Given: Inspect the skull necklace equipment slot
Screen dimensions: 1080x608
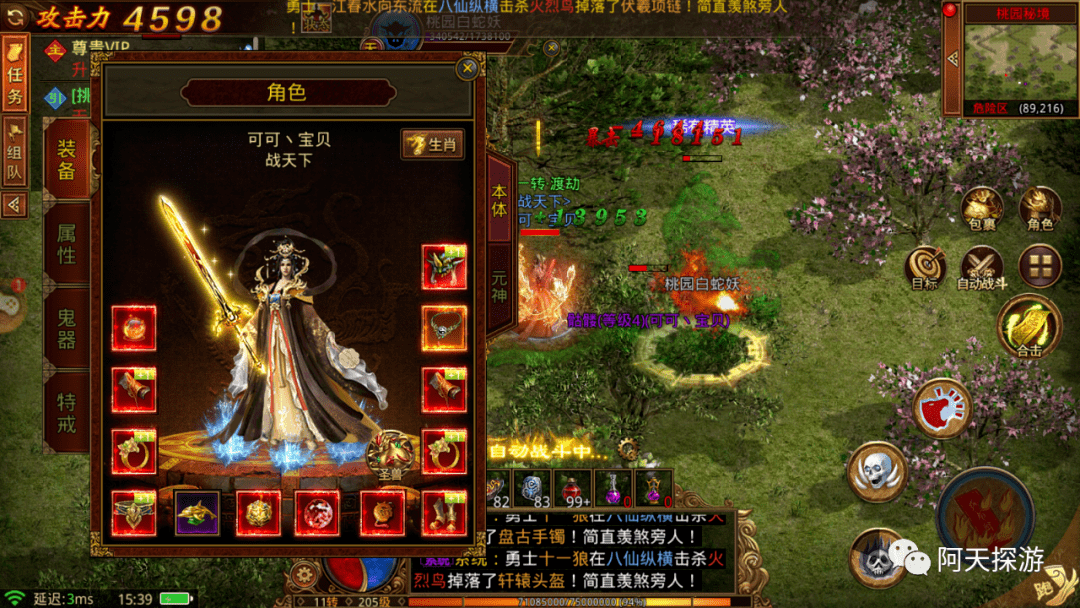Looking at the screenshot, I should 444,328.
